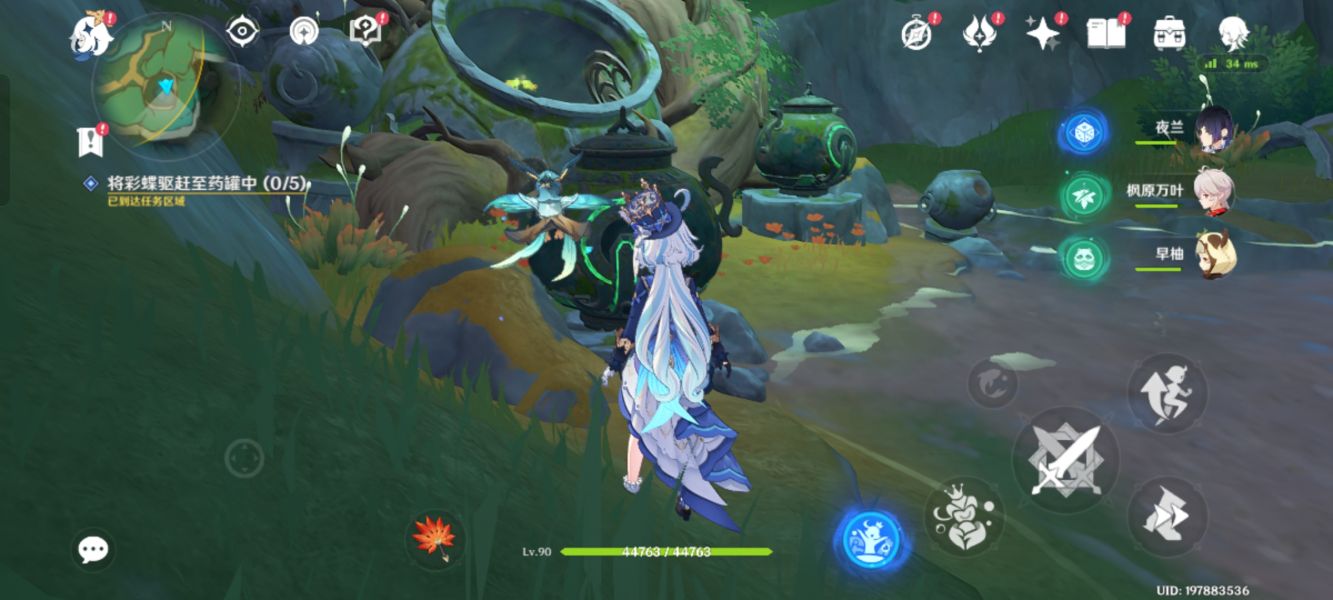Image resolution: width=1333 pixels, height=600 pixels.
Task: Tap the jump button
Action: tap(1167, 393)
